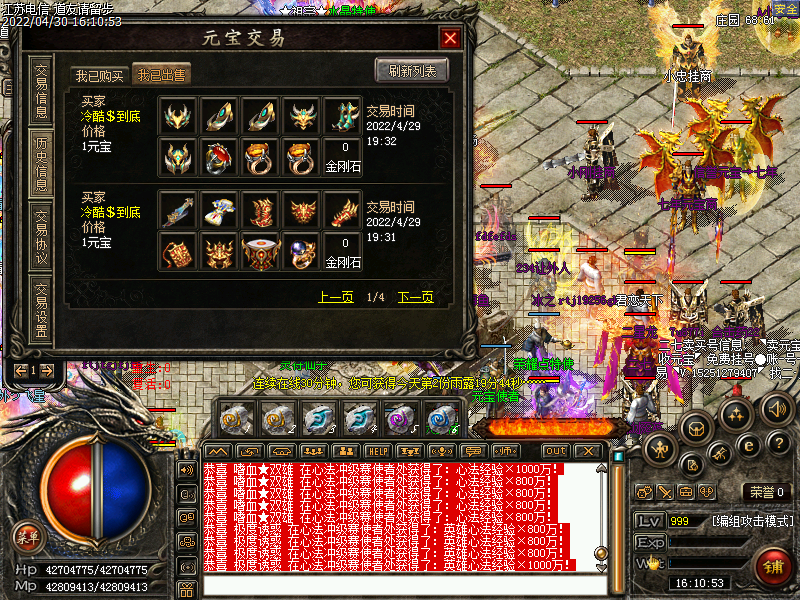This screenshot has width=800, height=600.
Task: Switch to the 我已购买 tab
Action: (x=100, y=75)
